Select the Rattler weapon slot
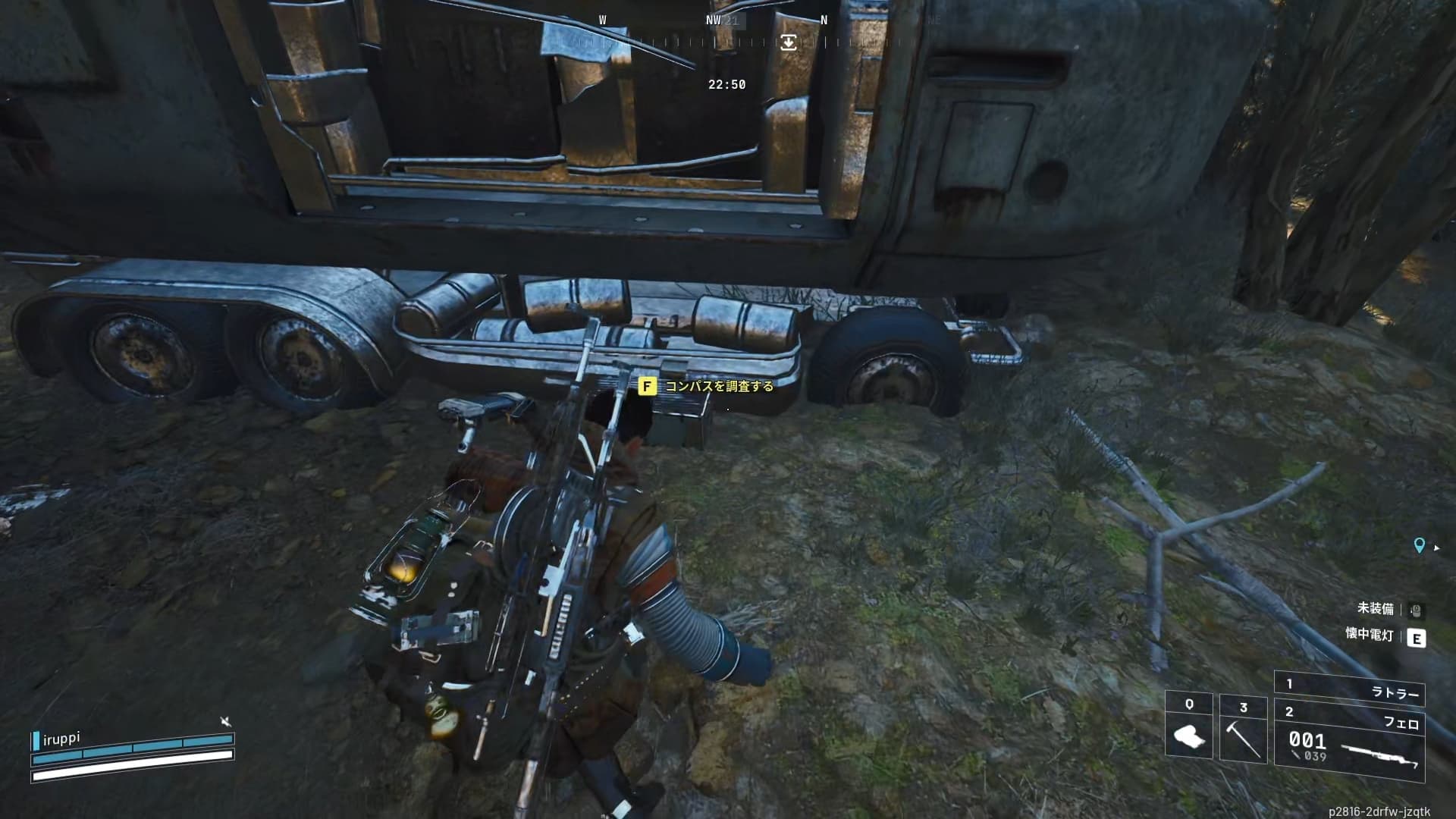The height and width of the screenshot is (819, 1456). [1348, 689]
